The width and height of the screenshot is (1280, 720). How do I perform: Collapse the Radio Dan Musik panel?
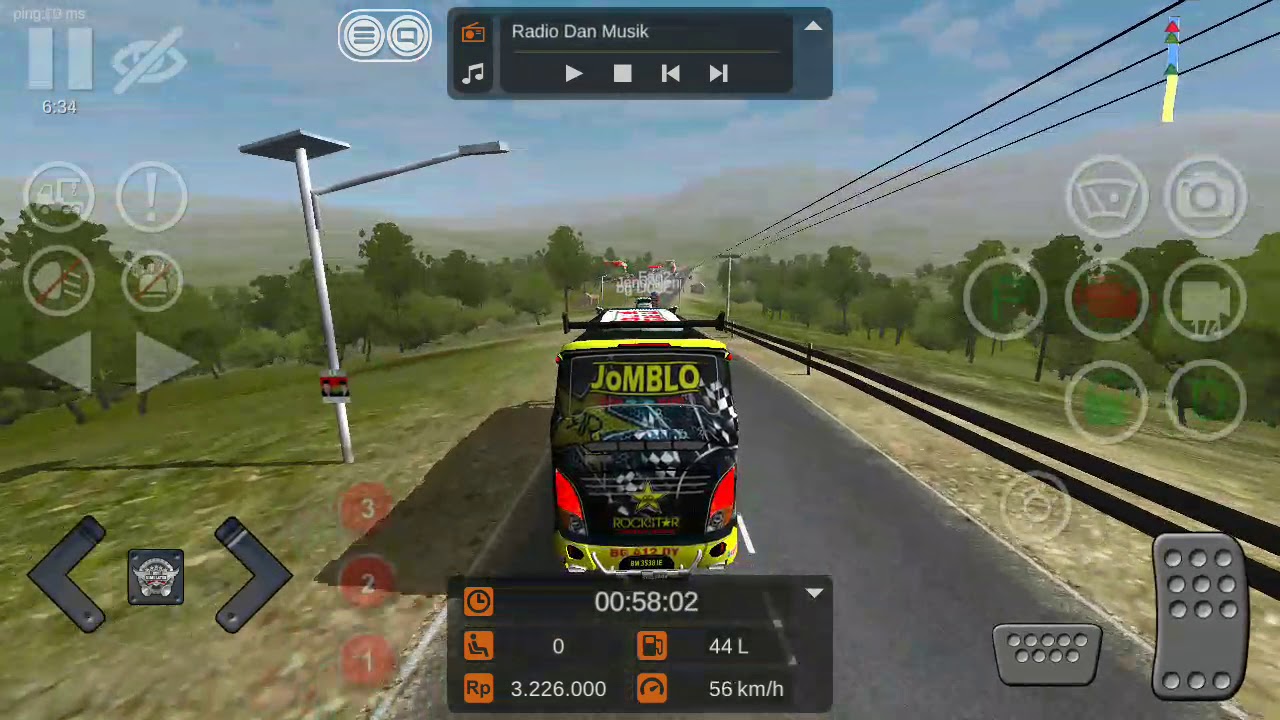pyautogui.click(x=813, y=27)
